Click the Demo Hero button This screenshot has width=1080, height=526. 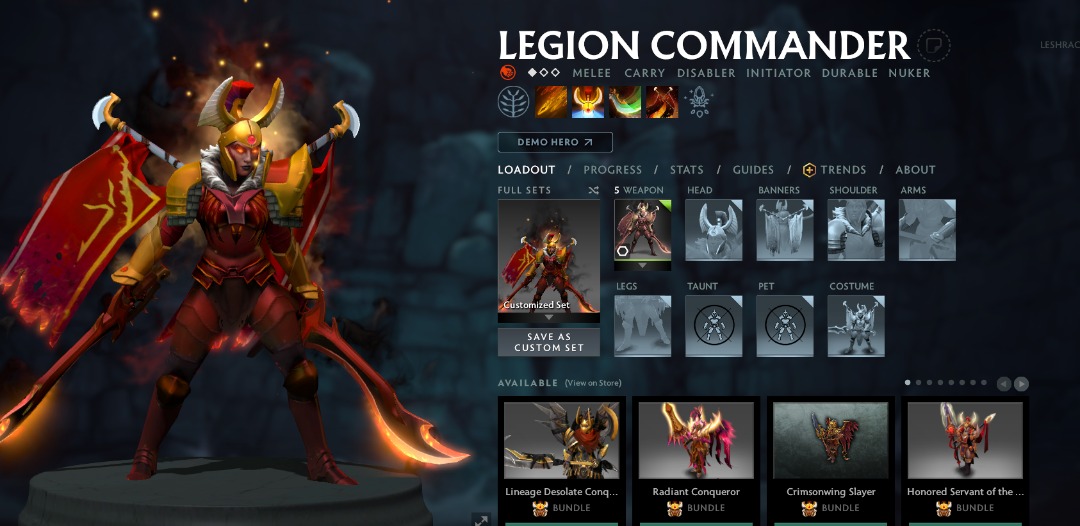[x=555, y=142]
